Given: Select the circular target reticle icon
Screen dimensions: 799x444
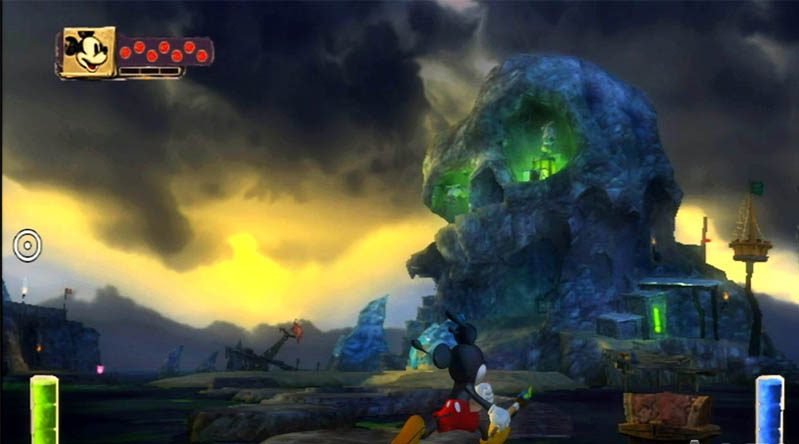Looking at the screenshot, I should tap(27, 246).
